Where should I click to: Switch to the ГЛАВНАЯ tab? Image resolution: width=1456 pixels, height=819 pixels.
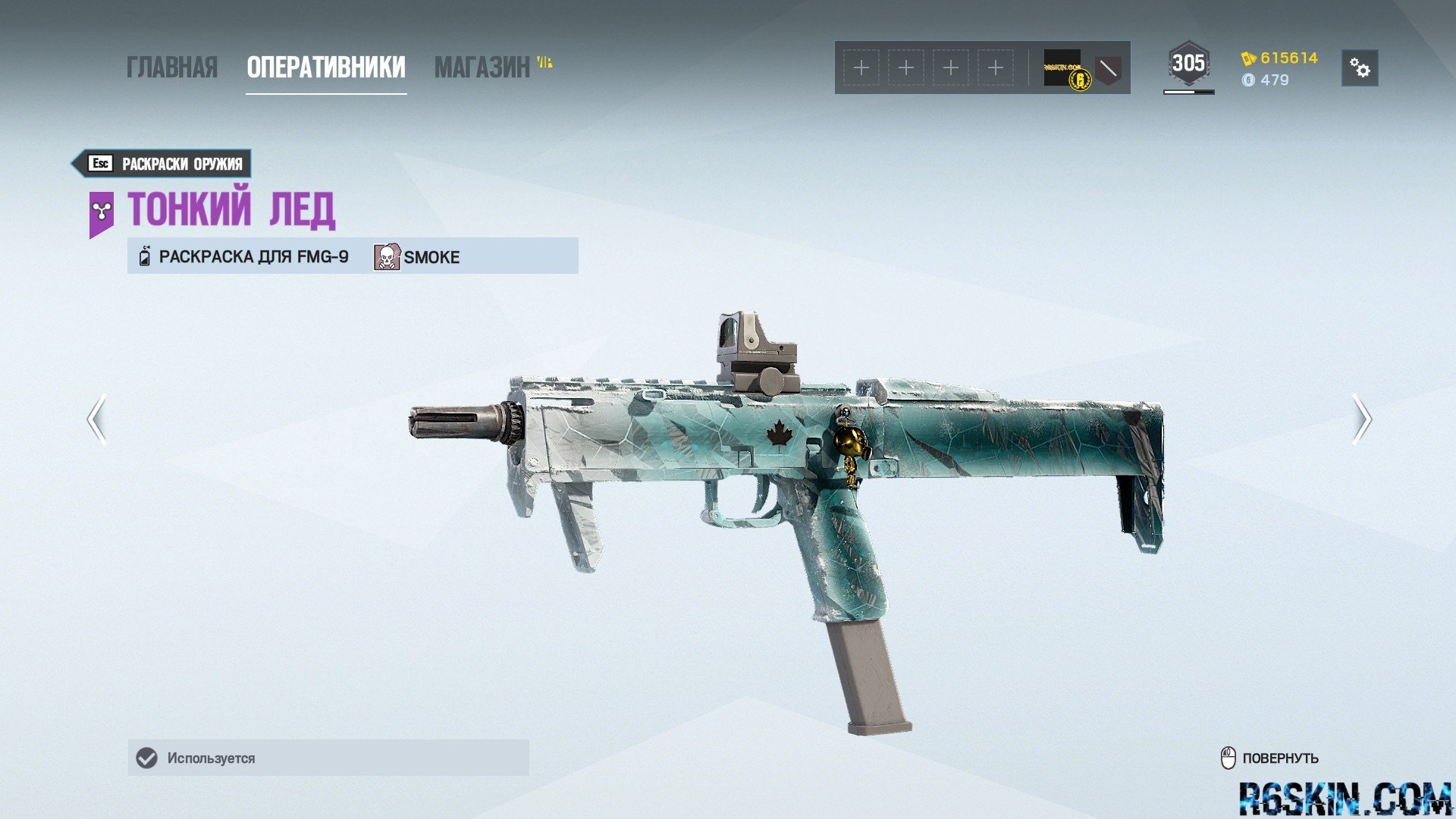click(x=171, y=67)
